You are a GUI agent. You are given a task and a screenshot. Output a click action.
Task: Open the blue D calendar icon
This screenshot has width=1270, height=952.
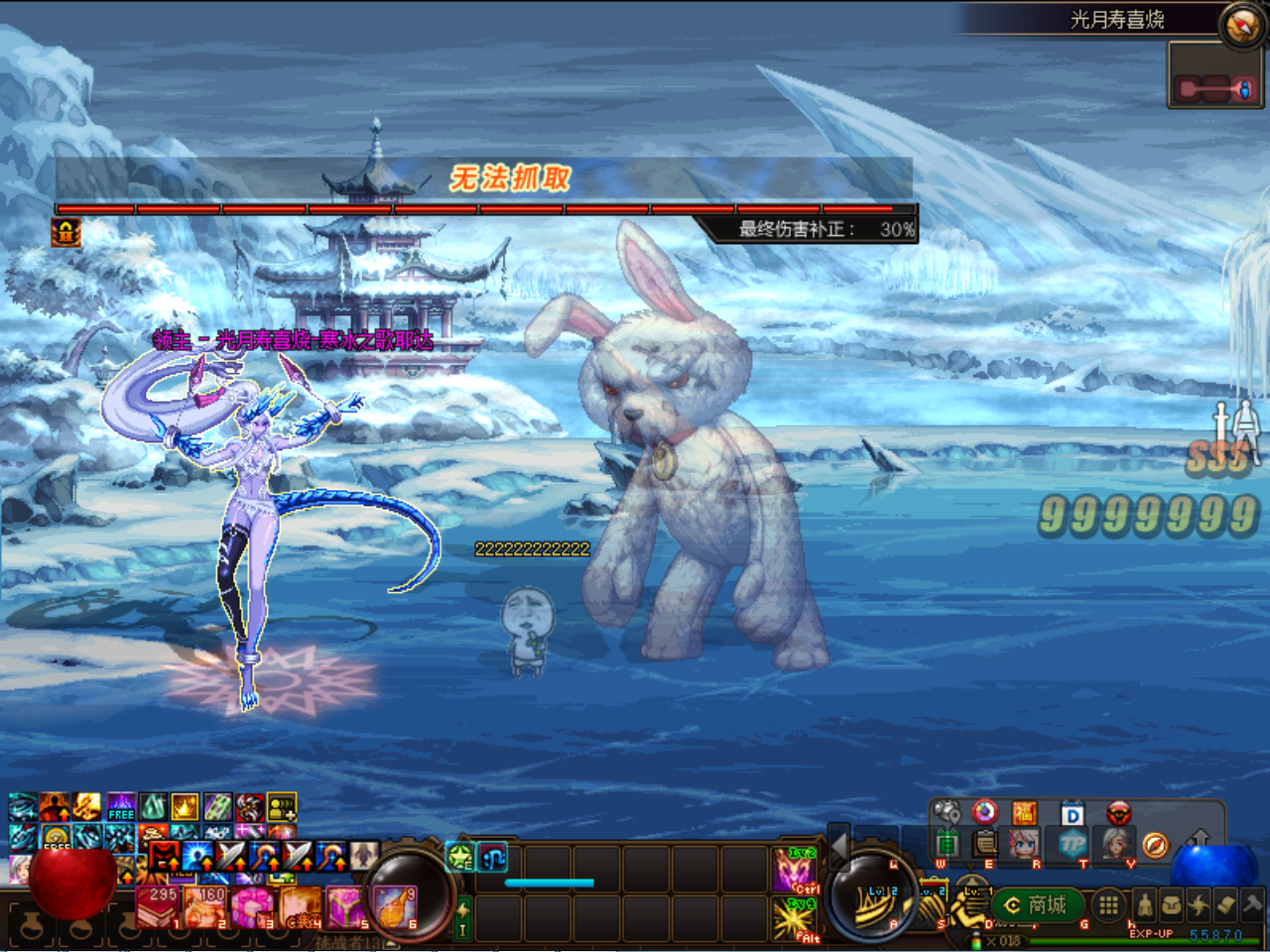[x=1073, y=815]
